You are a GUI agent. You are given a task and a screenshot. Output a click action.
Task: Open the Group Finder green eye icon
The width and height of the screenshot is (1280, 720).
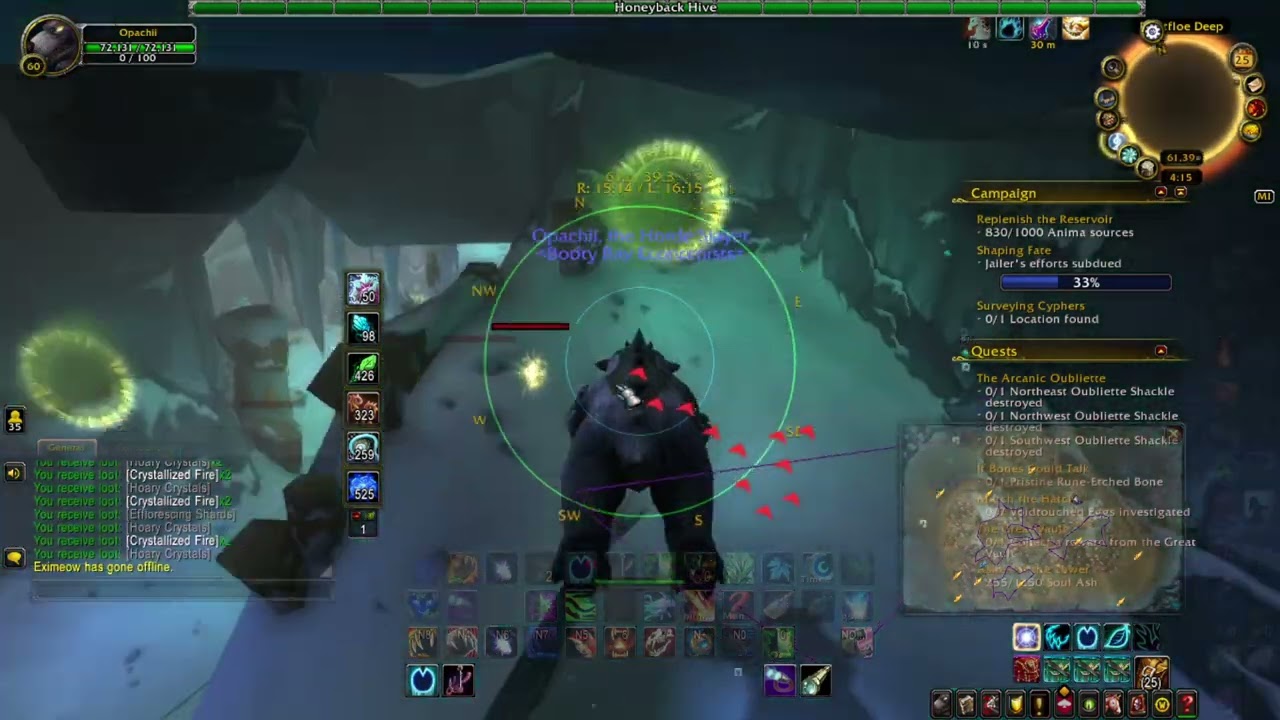click(1088, 703)
